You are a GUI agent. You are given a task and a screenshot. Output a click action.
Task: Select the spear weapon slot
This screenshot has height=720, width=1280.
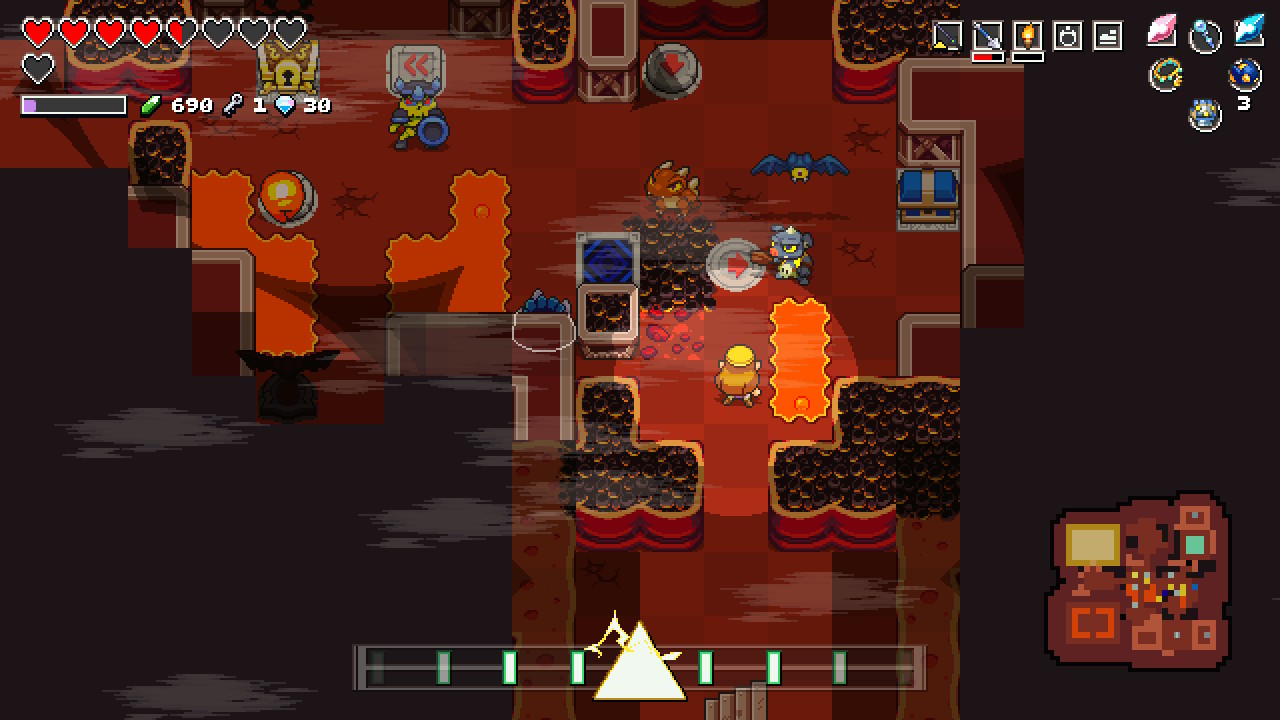(x=987, y=37)
